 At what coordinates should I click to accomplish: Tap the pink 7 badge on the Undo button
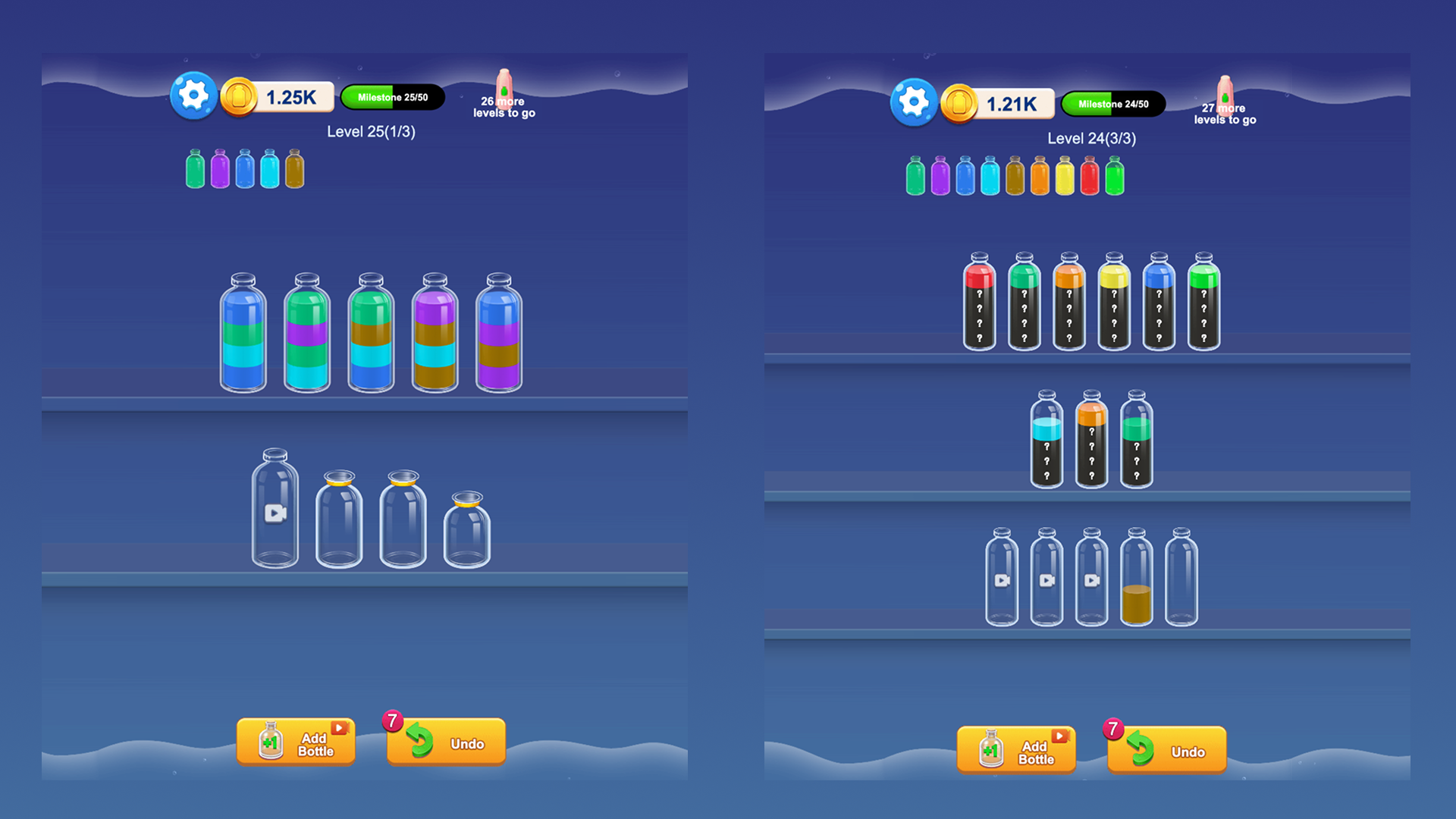point(392,720)
